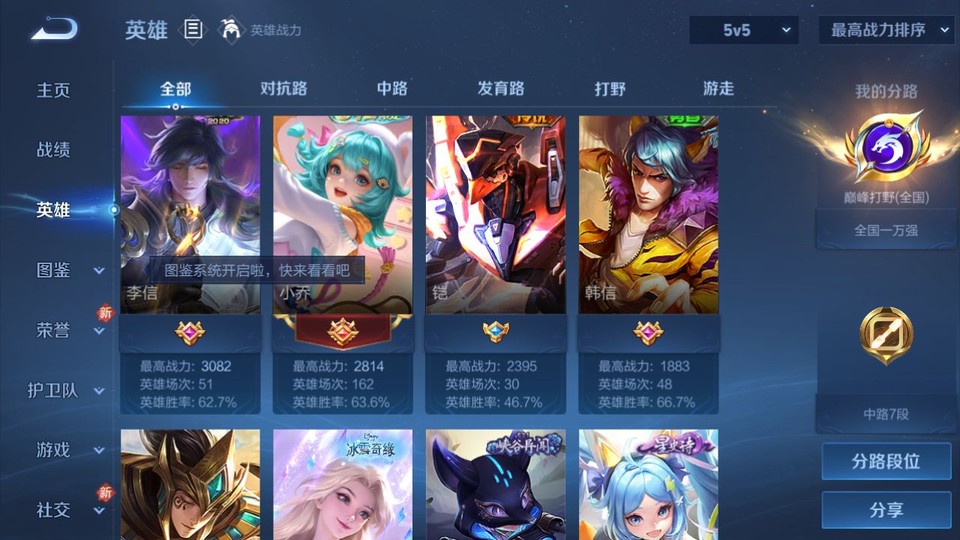Select the 韩信 hero card
Image resolution: width=960 pixels, height=540 pixels.
648,215
